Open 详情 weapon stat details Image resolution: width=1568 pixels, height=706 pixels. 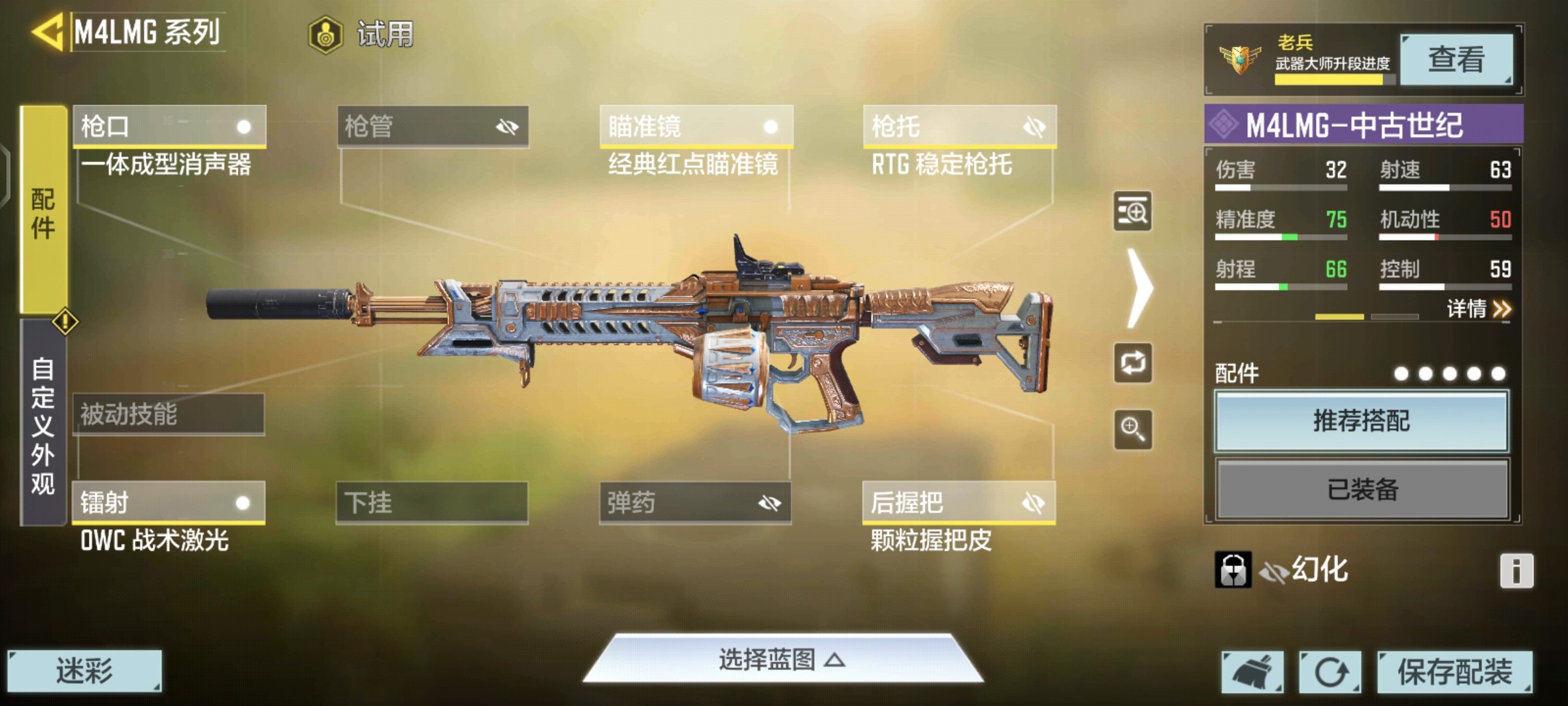[1478, 309]
